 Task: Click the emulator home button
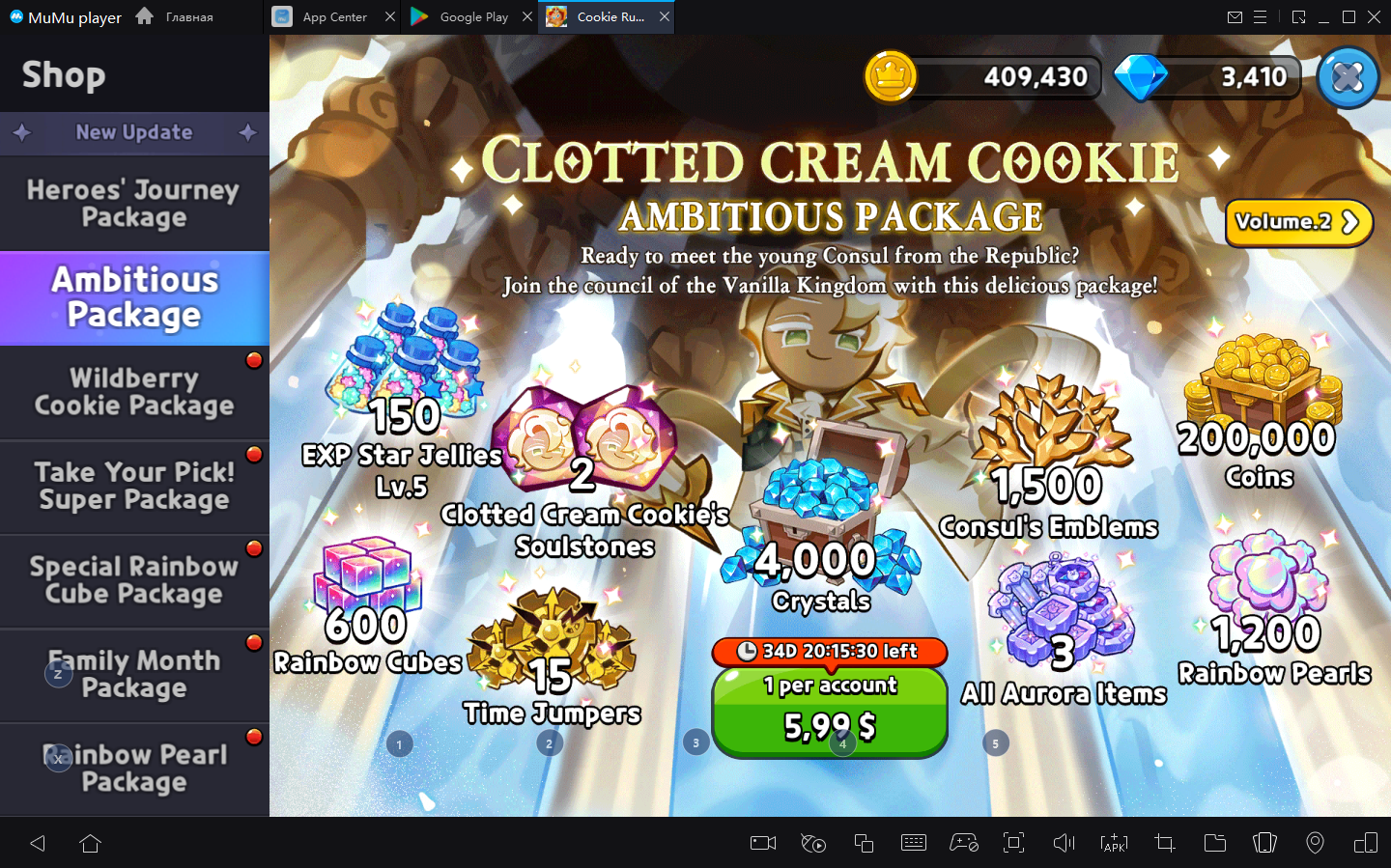click(x=91, y=843)
